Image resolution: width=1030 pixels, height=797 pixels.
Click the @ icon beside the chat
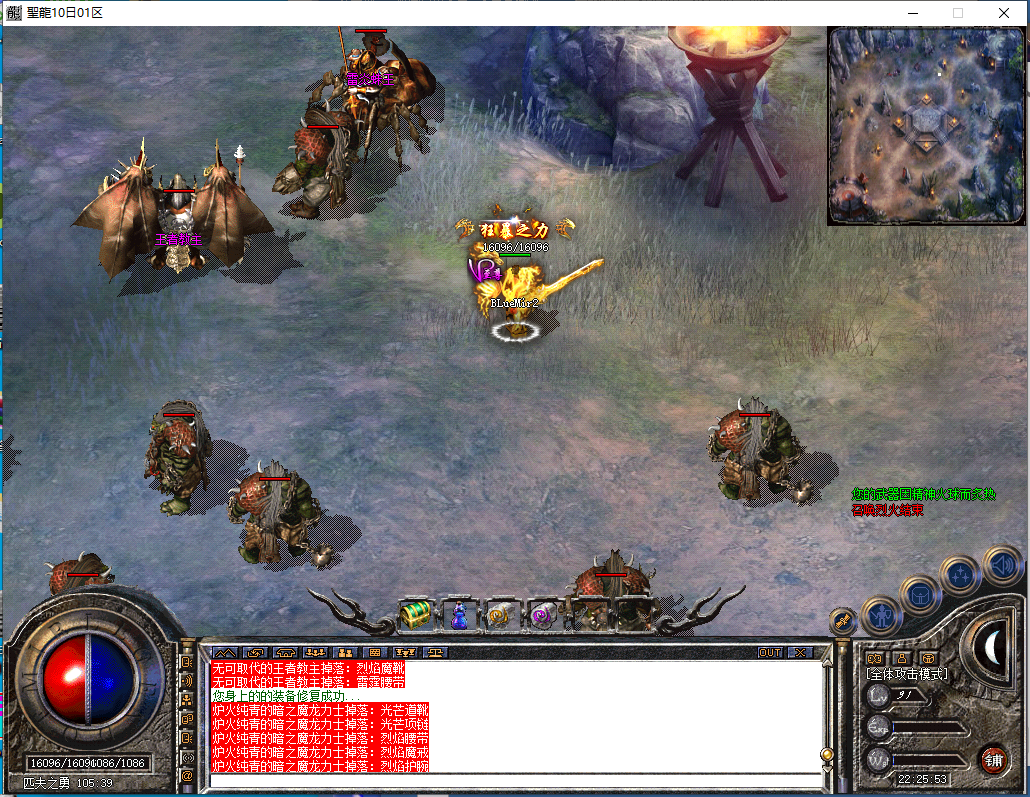pyautogui.click(x=187, y=775)
